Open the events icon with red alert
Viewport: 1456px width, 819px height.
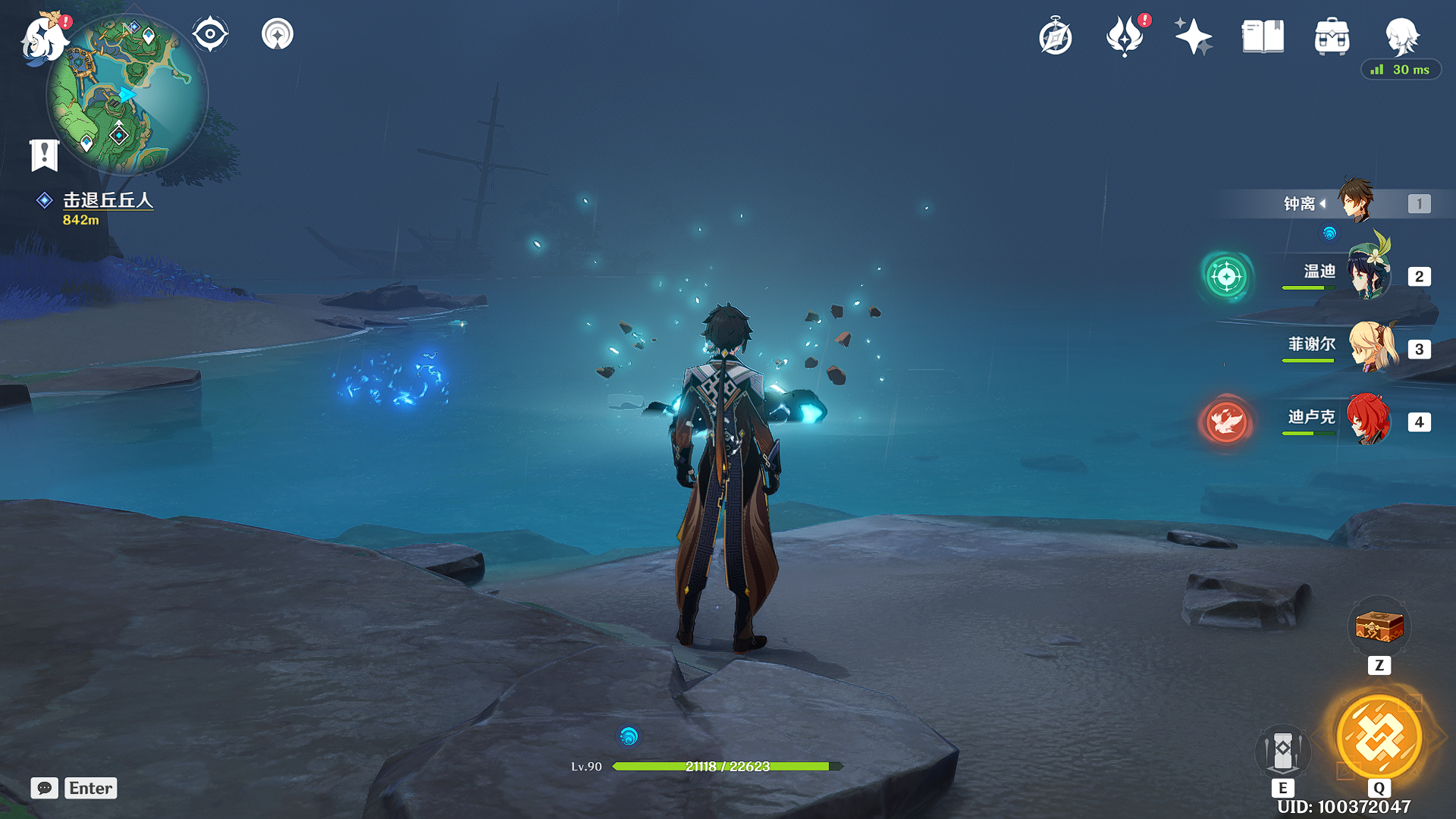coord(1125,36)
